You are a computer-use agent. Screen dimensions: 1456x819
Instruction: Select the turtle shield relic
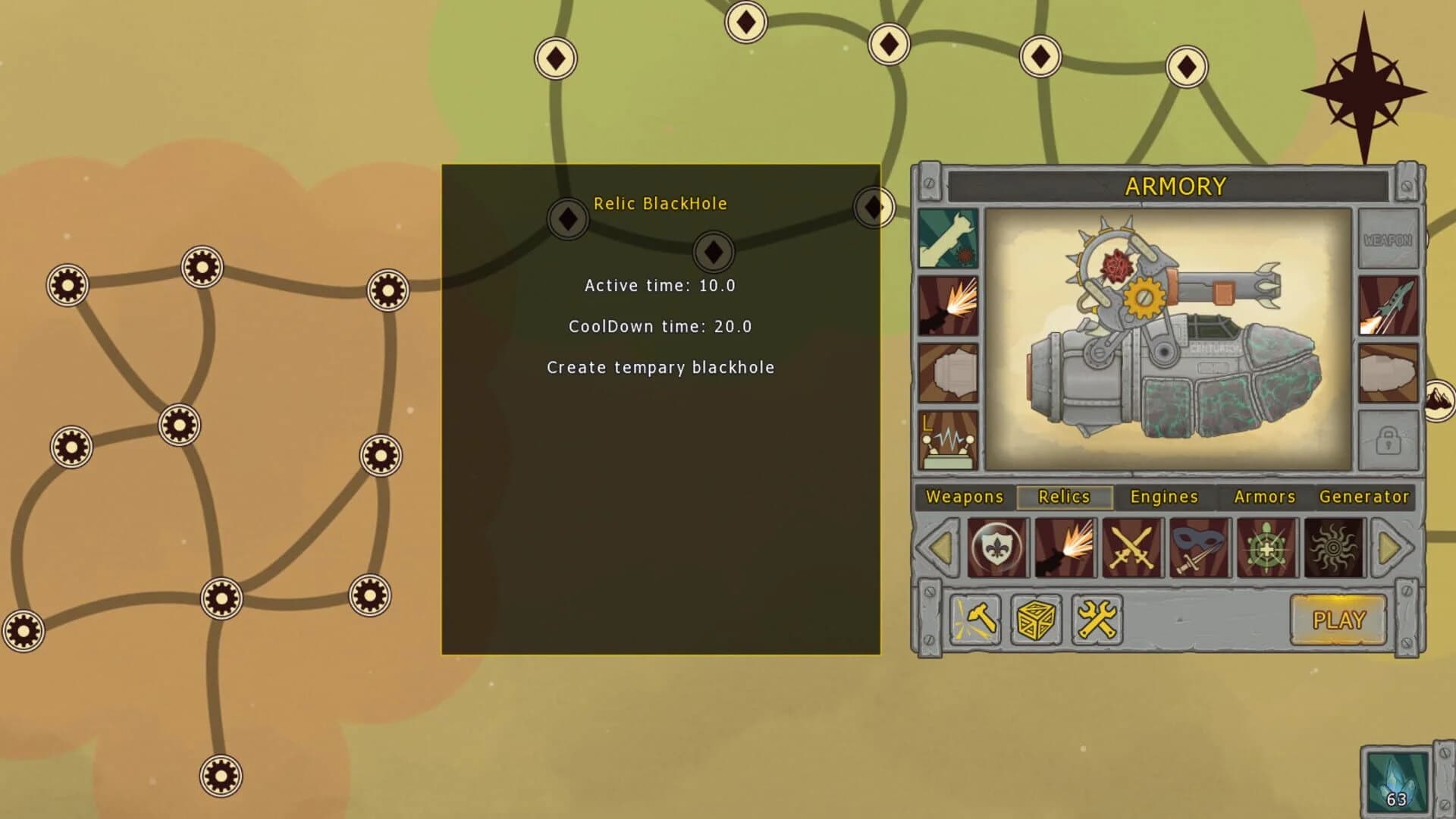pos(1266,548)
